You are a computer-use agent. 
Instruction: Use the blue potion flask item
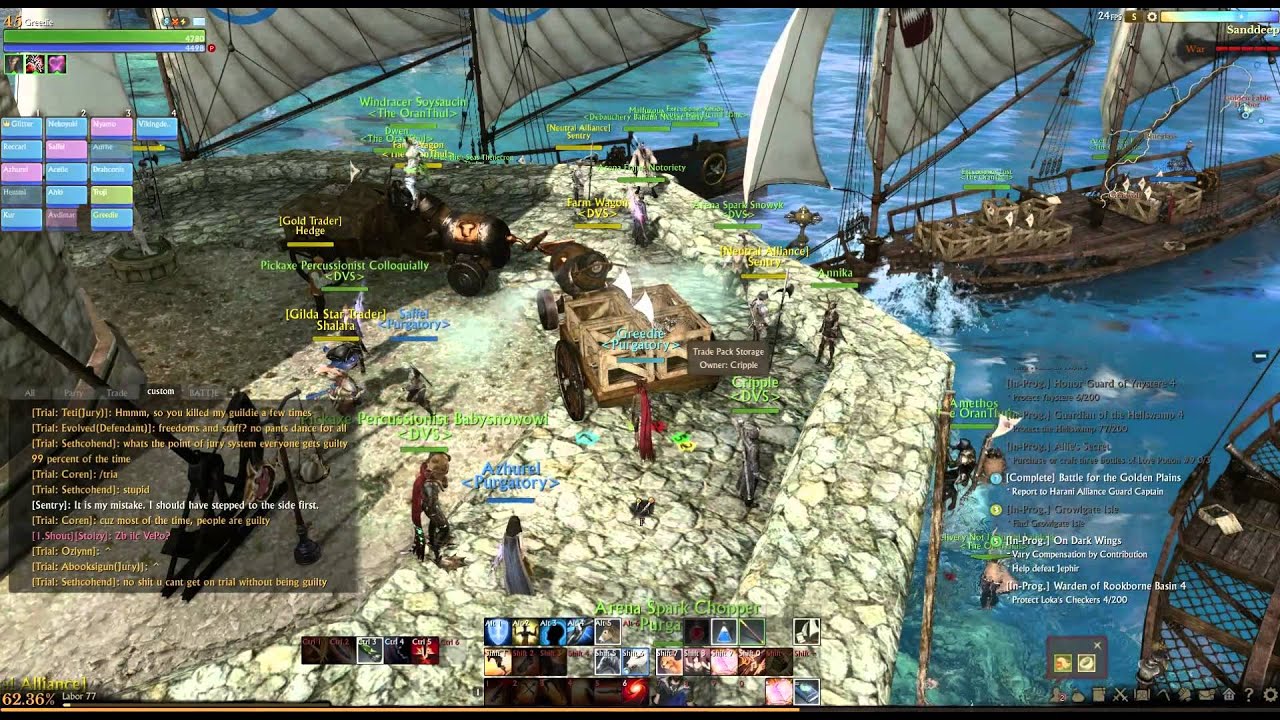(x=723, y=631)
